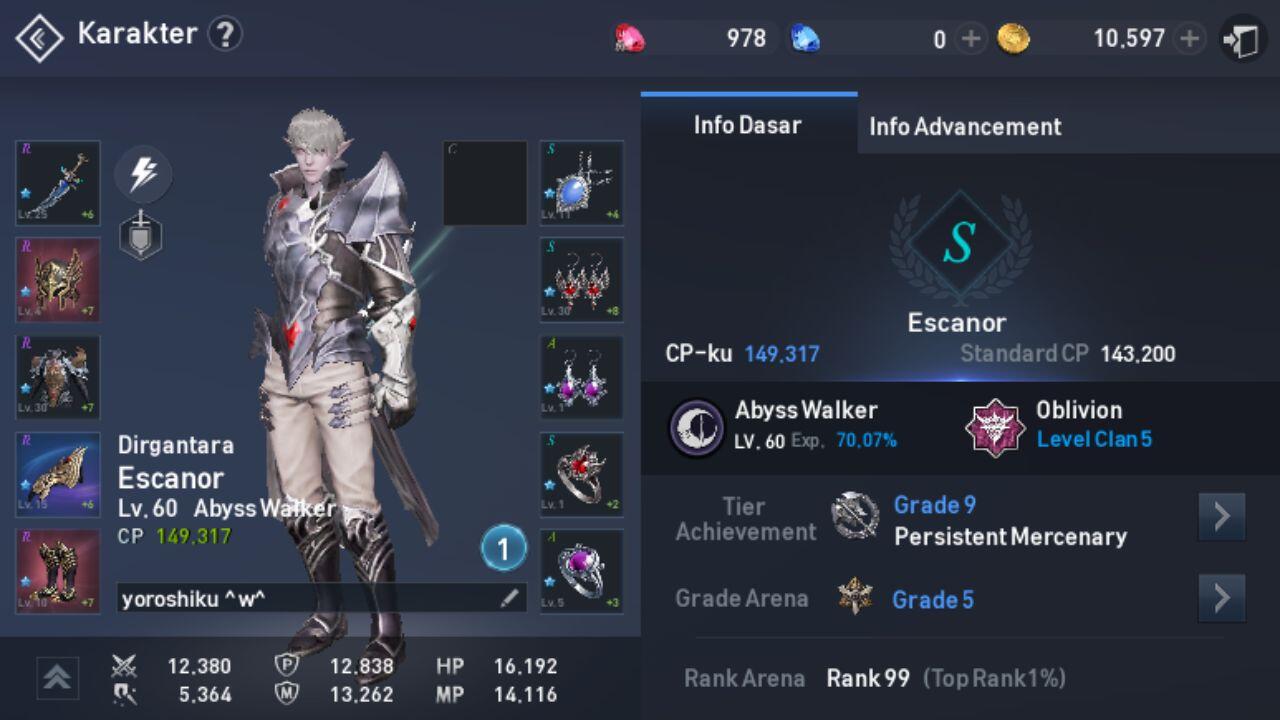Select the equipped helmet slot
The width and height of the screenshot is (1280, 720).
pyautogui.click(x=58, y=280)
